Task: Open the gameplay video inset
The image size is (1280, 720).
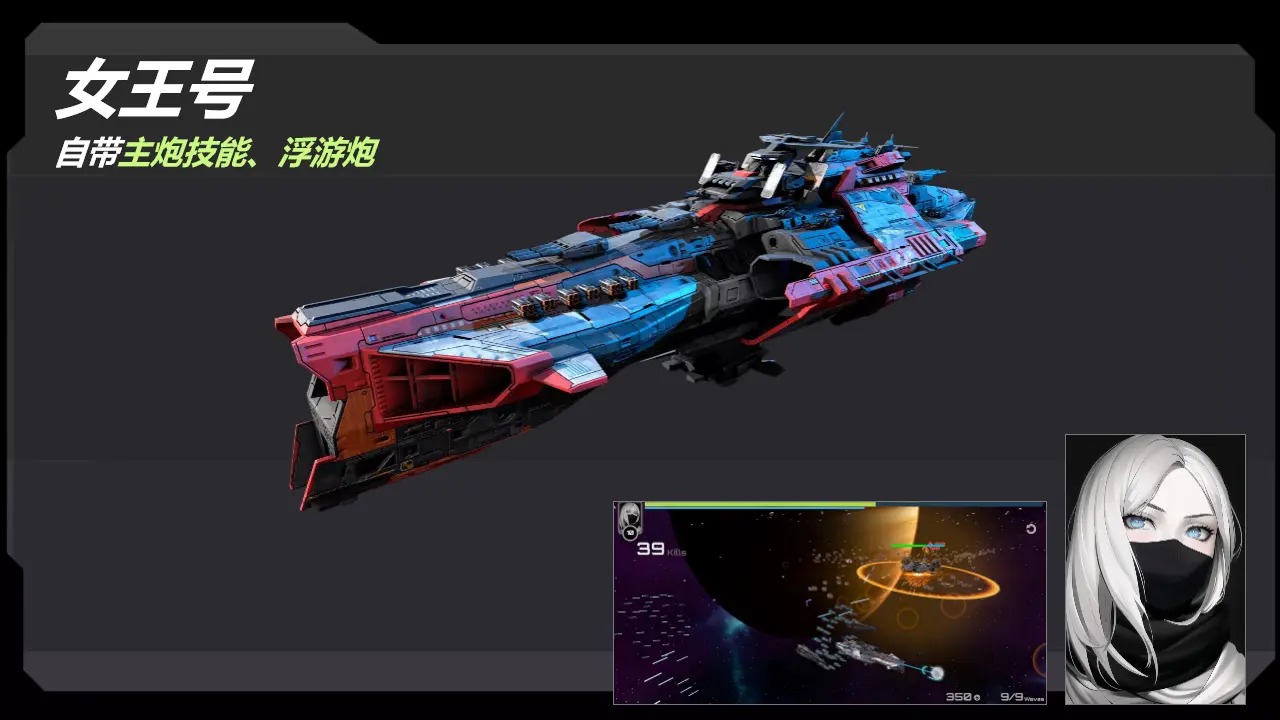Action: coord(828,600)
